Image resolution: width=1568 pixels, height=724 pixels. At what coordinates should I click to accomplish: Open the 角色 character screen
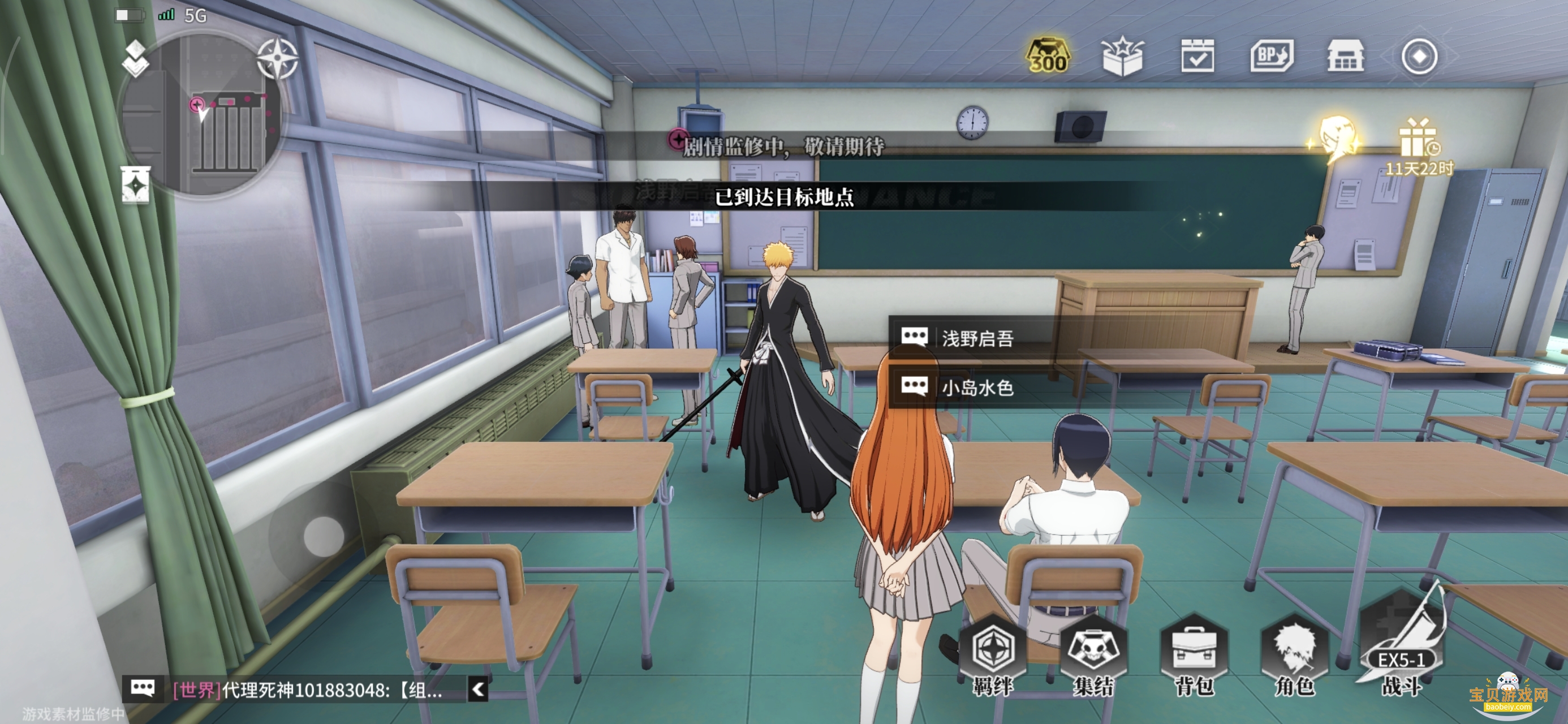pos(1295,658)
